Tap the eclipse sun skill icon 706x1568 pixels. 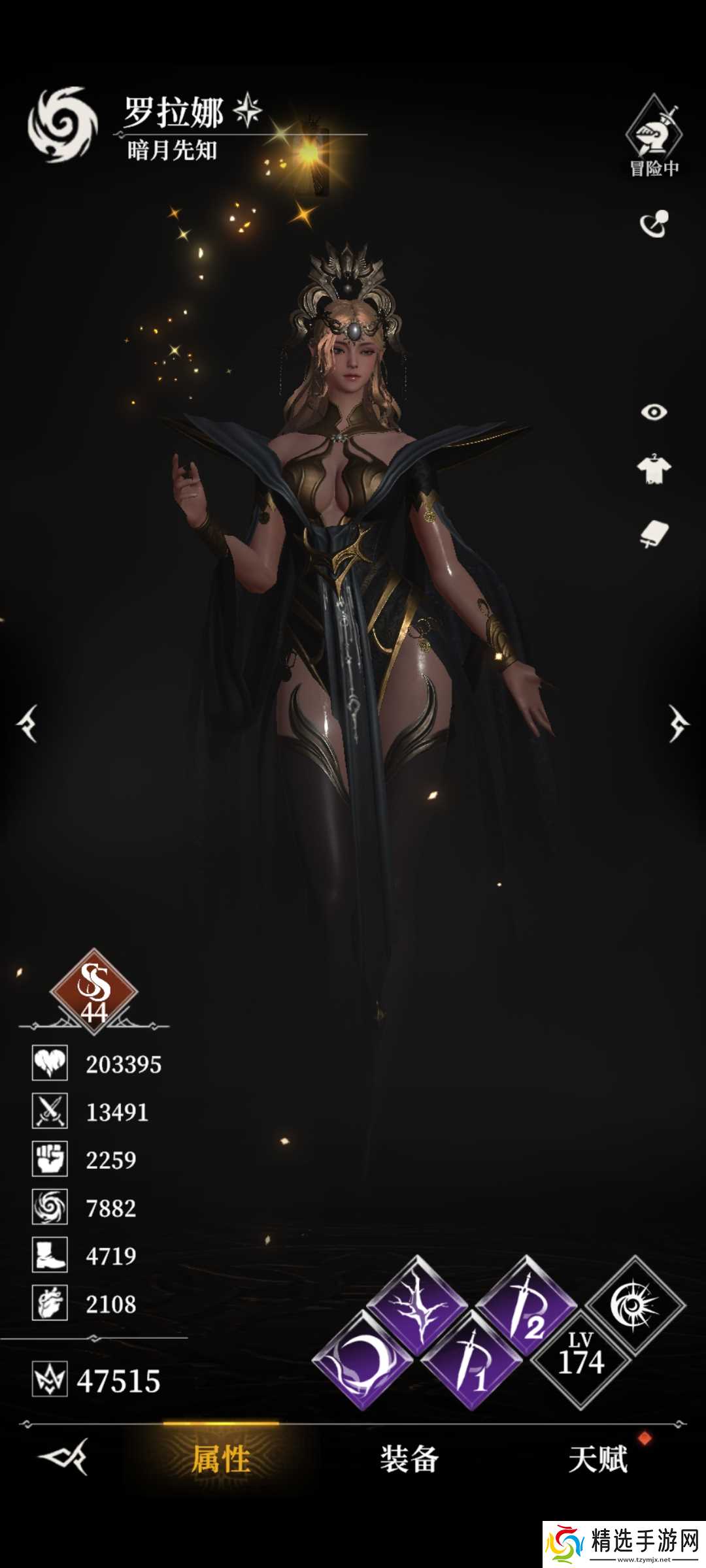(x=635, y=1305)
